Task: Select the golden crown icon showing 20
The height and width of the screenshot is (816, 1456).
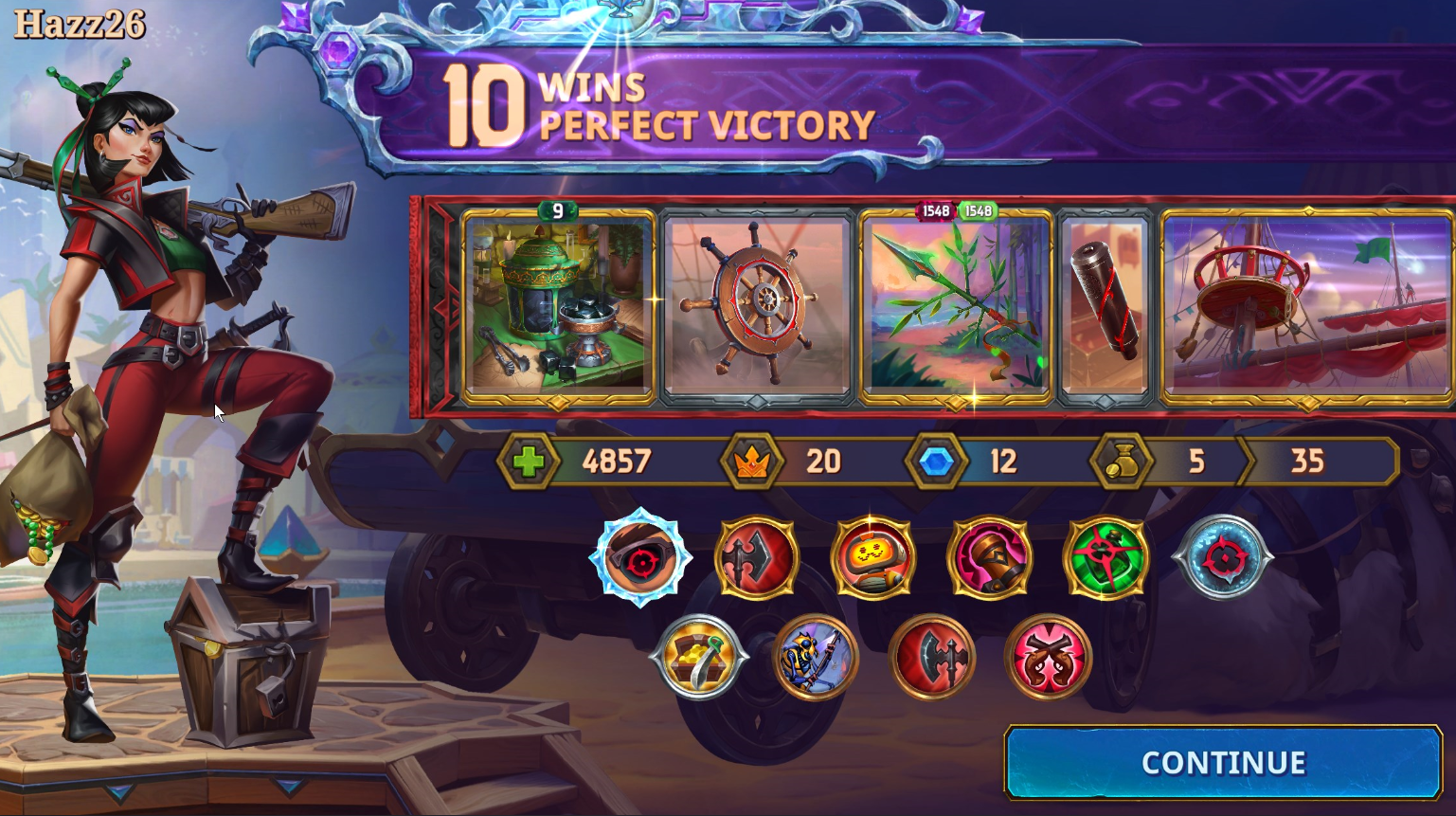Action: pos(751,462)
